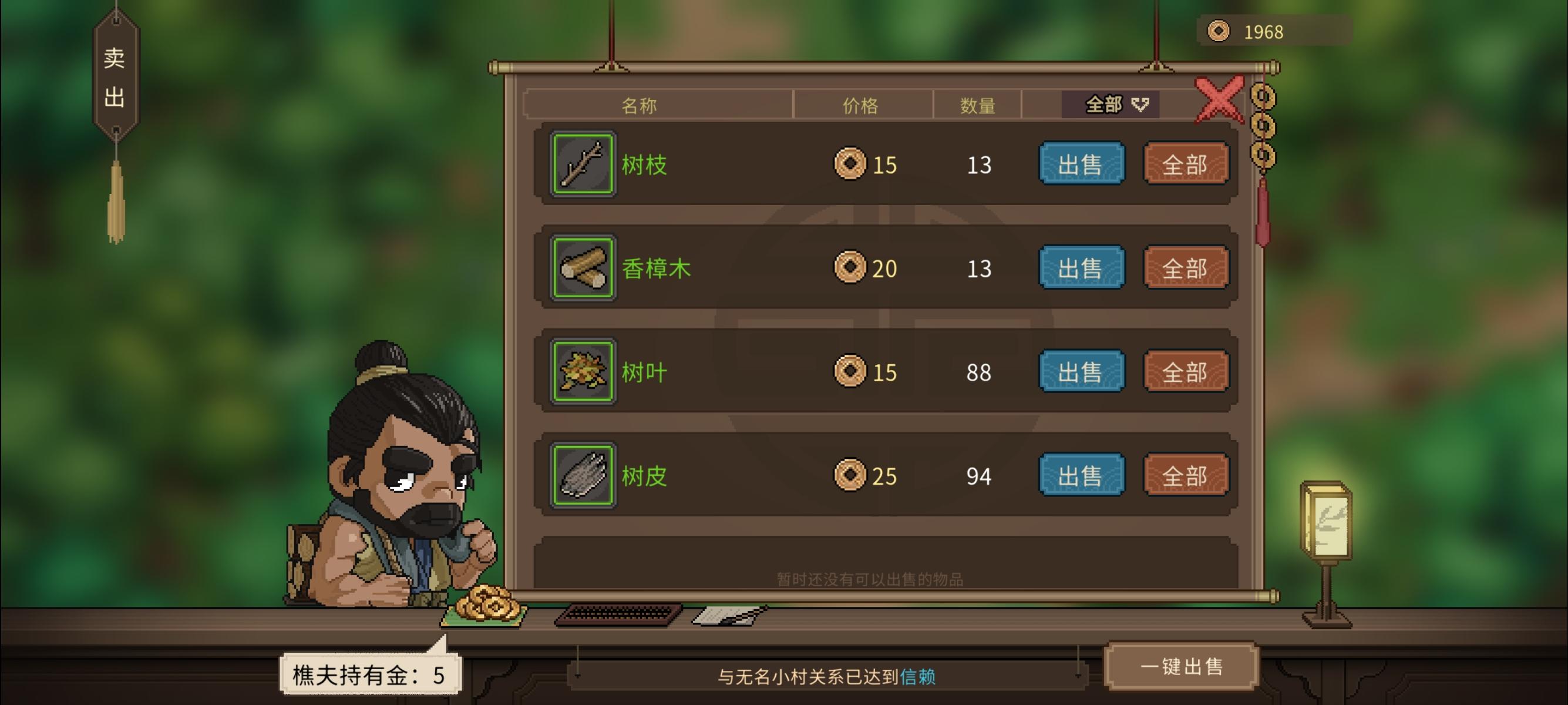Click the 香樟木 camphor wood icon
Viewport: 1568px width, 705px height.
pyautogui.click(x=581, y=268)
